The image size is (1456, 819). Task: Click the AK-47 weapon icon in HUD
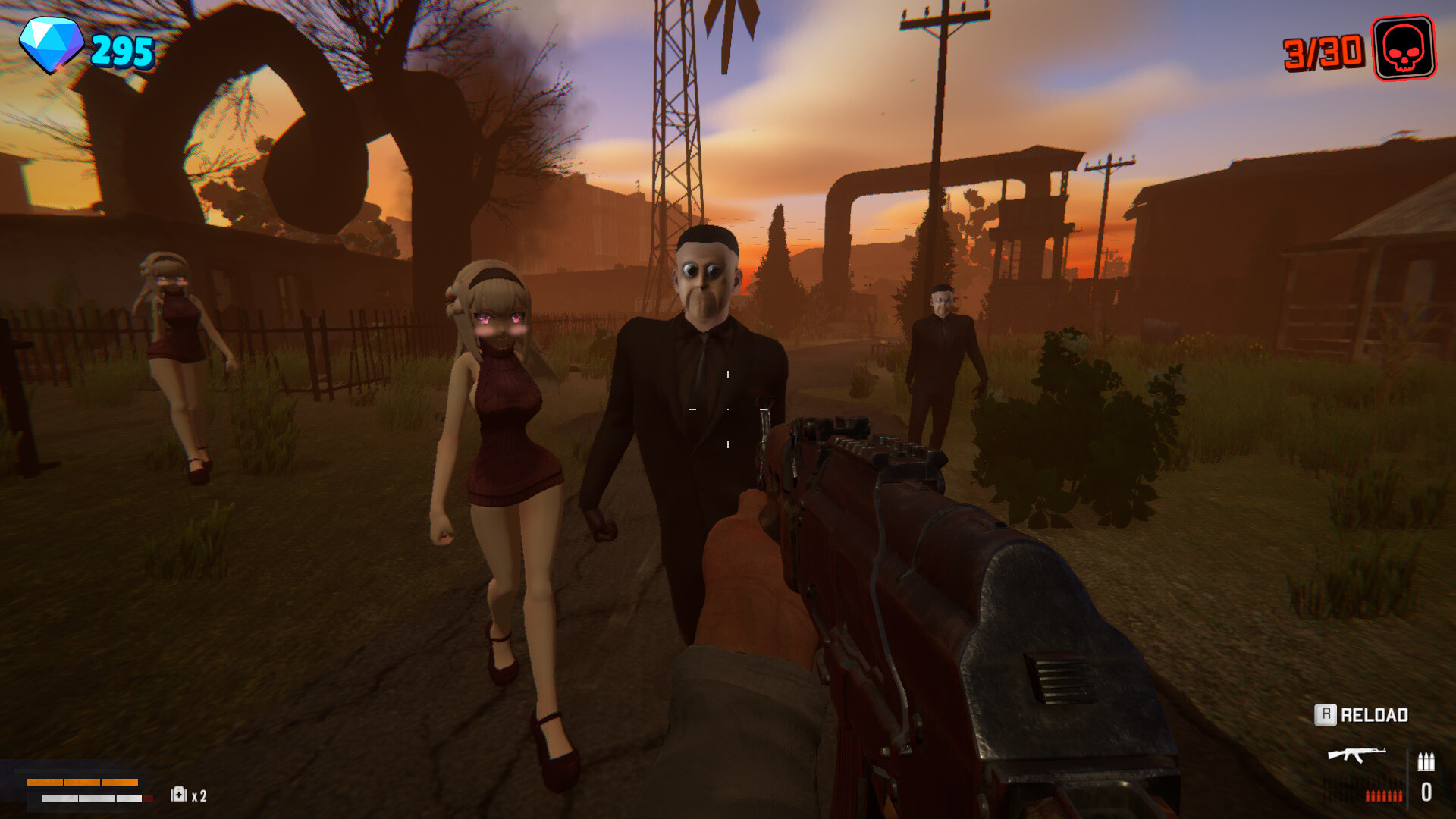(1357, 755)
